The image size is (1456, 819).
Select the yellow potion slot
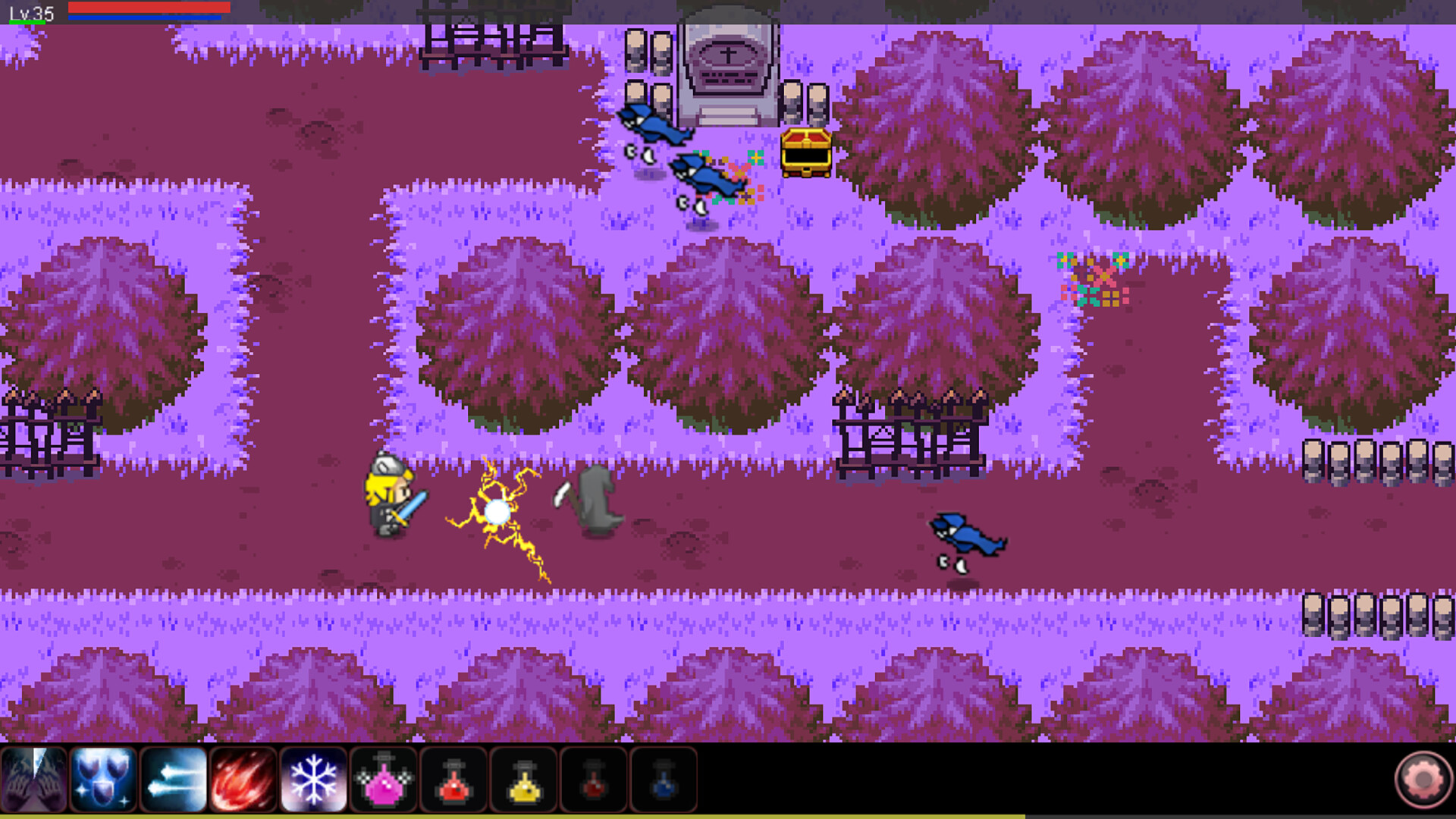[522, 781]
